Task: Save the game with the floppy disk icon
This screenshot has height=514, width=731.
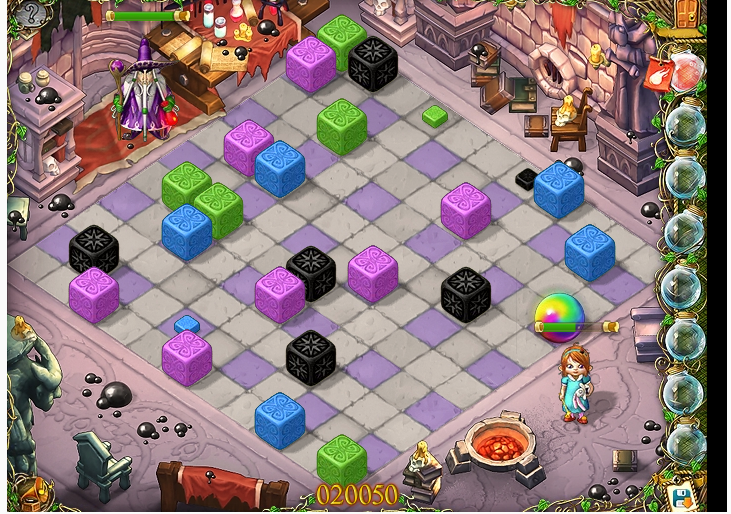Action: [x=682, y=497]
